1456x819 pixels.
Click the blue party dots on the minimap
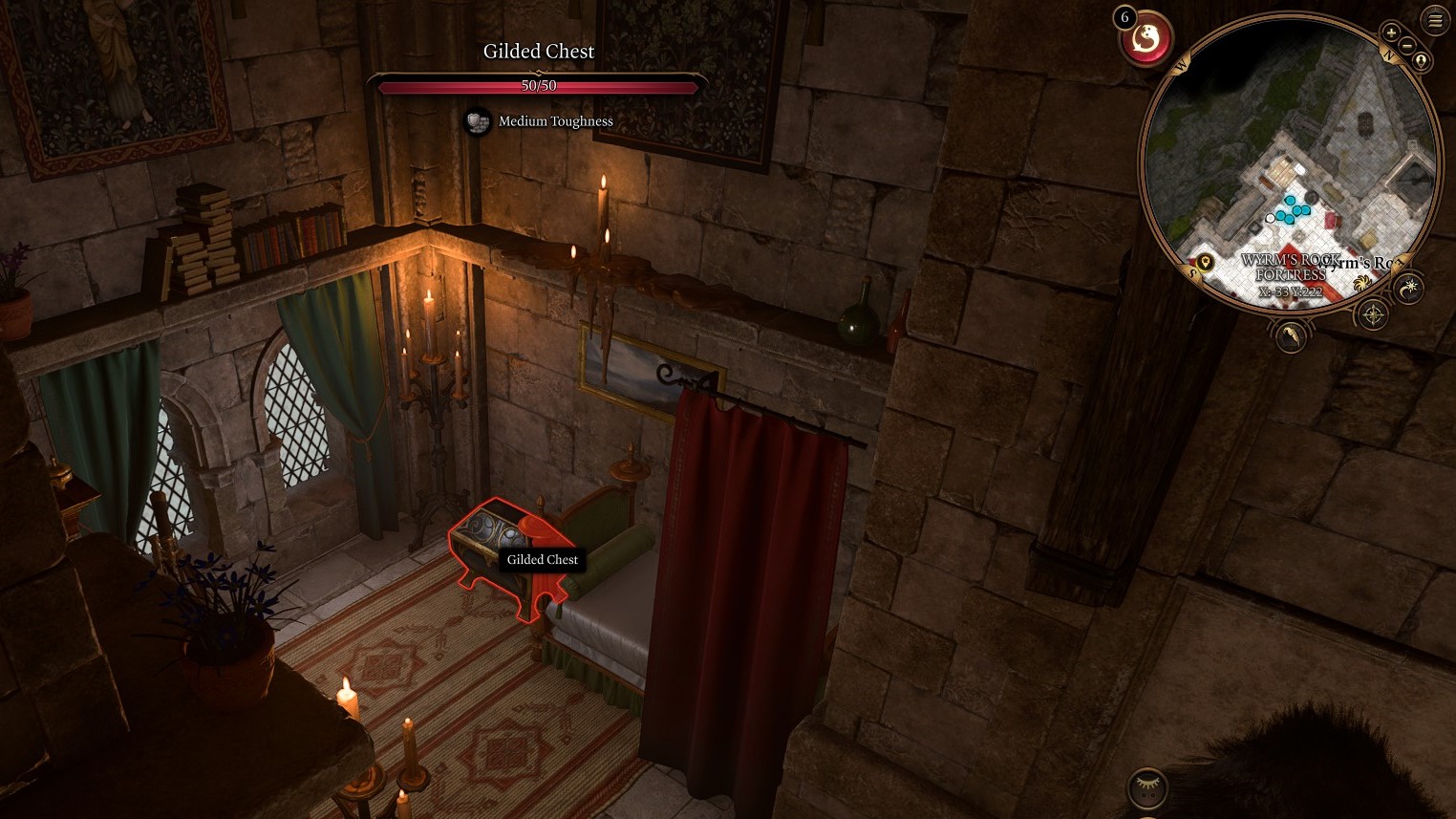tap(1292, 209)
